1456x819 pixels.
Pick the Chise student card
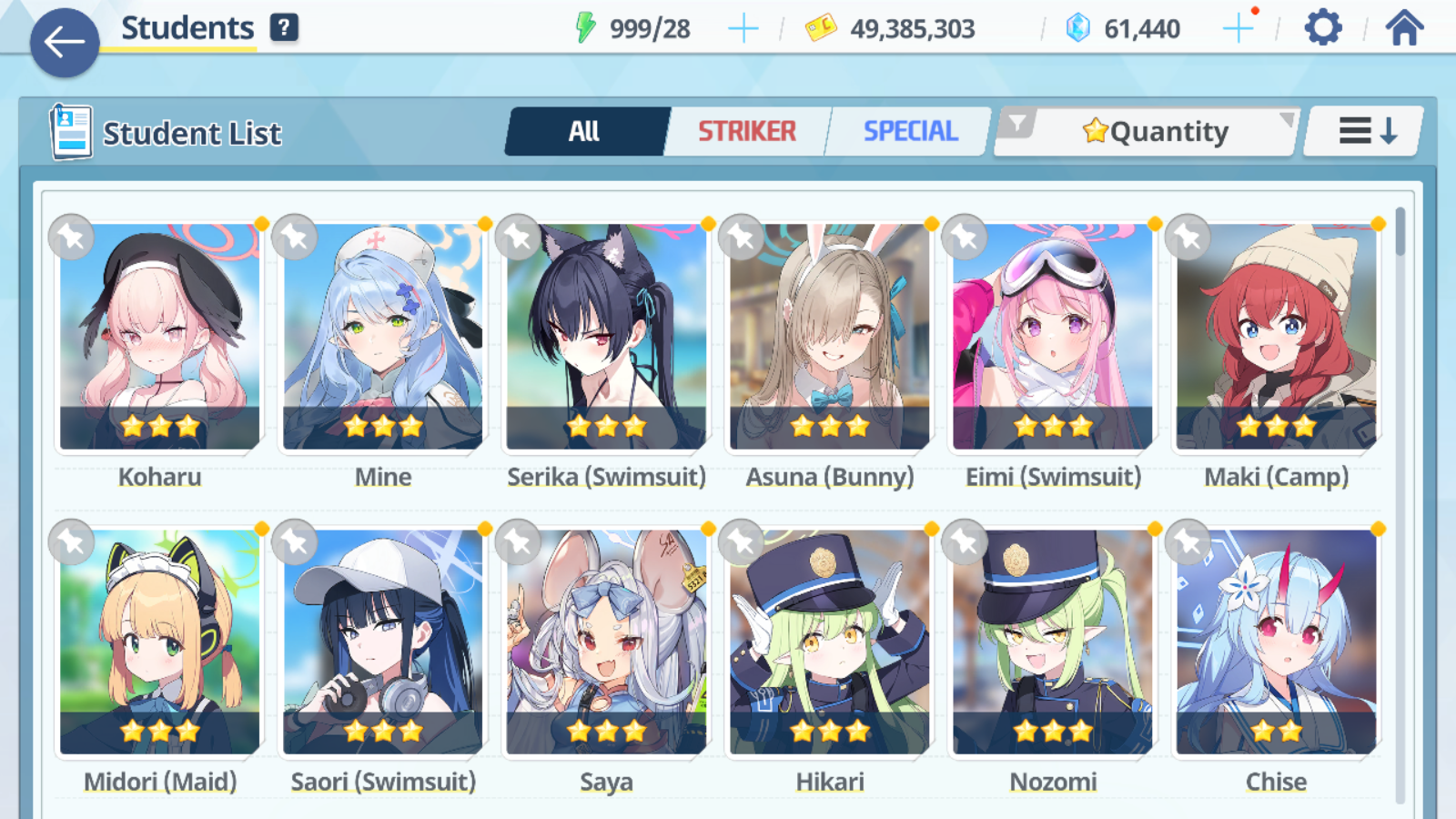click(x=1276, y=642)
